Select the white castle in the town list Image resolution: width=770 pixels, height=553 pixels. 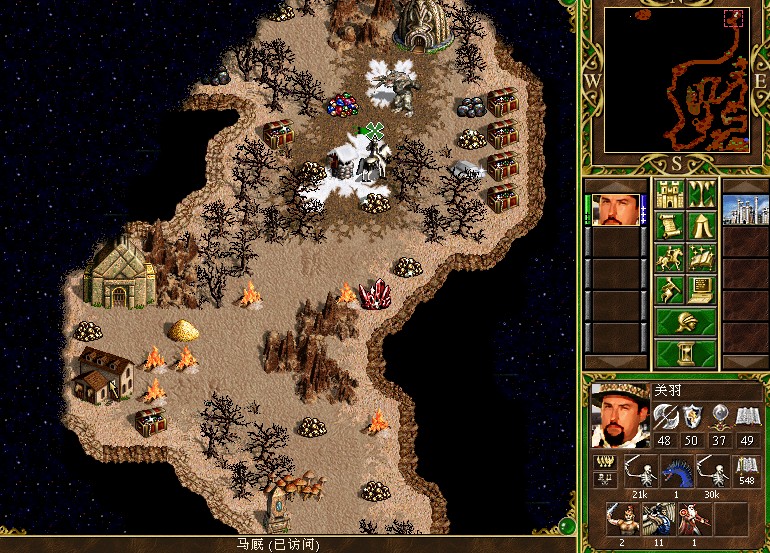(x=743, y=210)
